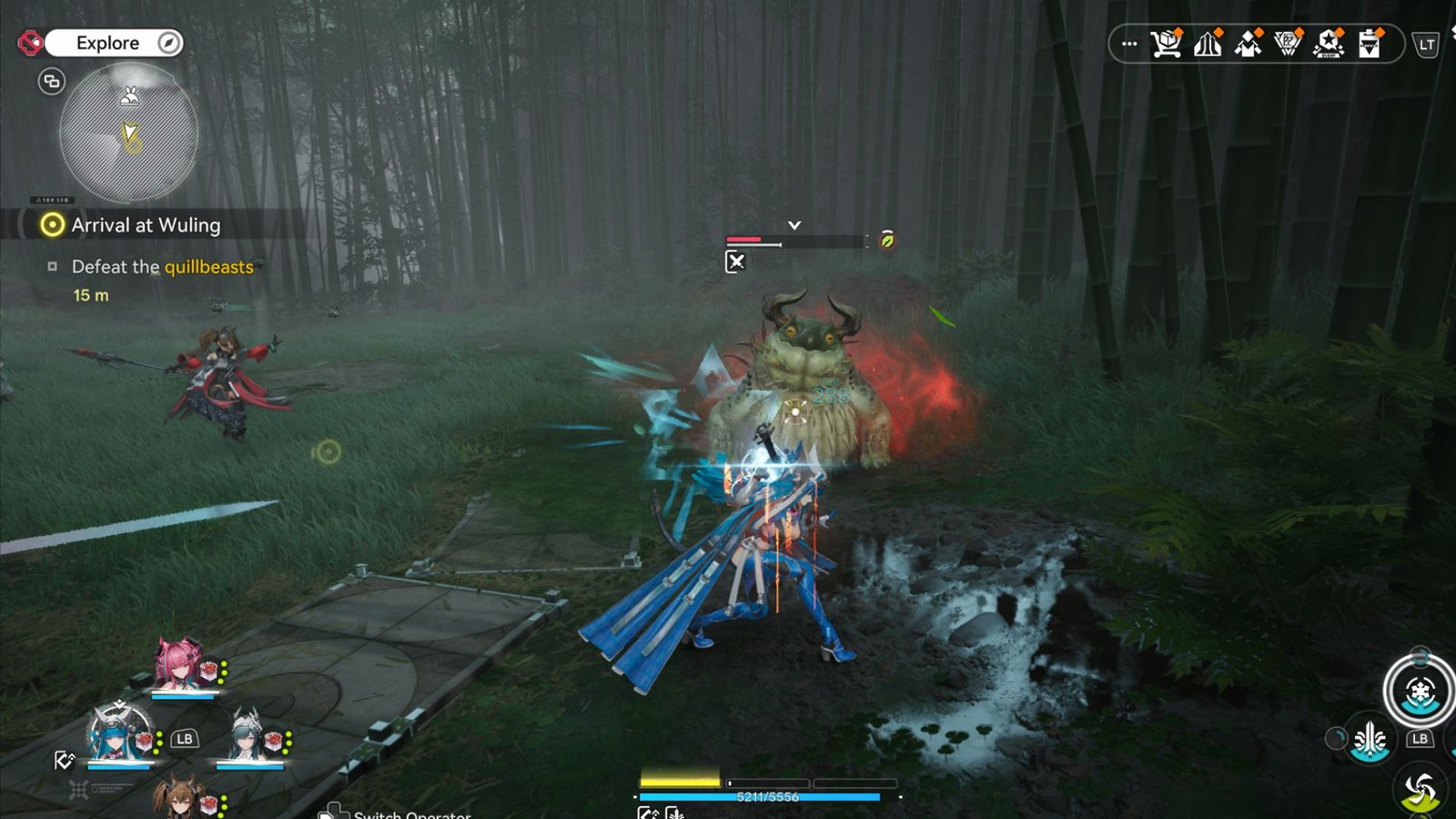Image resolution: width=1456 pixels, height=819 pixels.
Task: Open the star event badge icon
Action: [x=1328, y=42]
